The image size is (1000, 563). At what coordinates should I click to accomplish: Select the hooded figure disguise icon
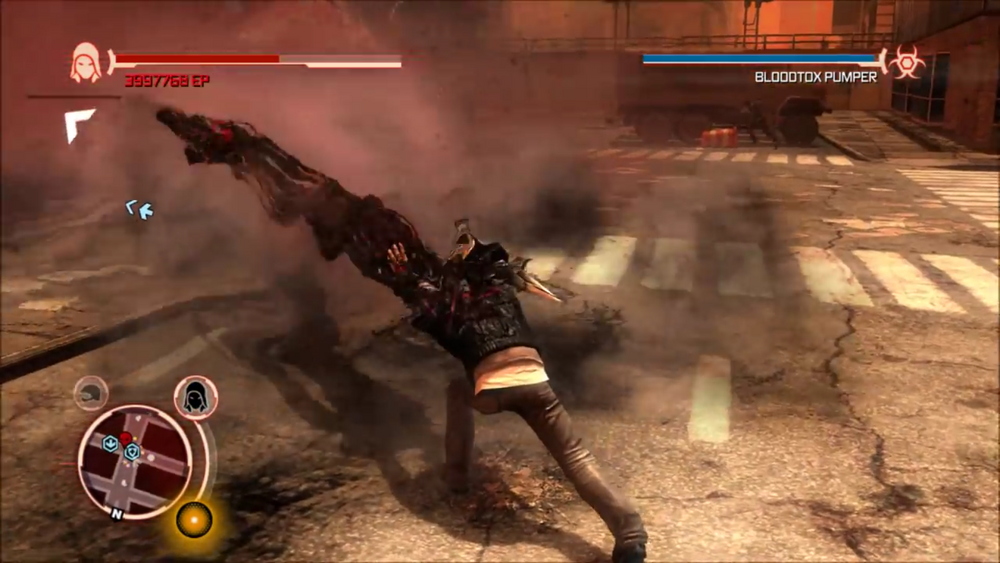pos(196,397)
